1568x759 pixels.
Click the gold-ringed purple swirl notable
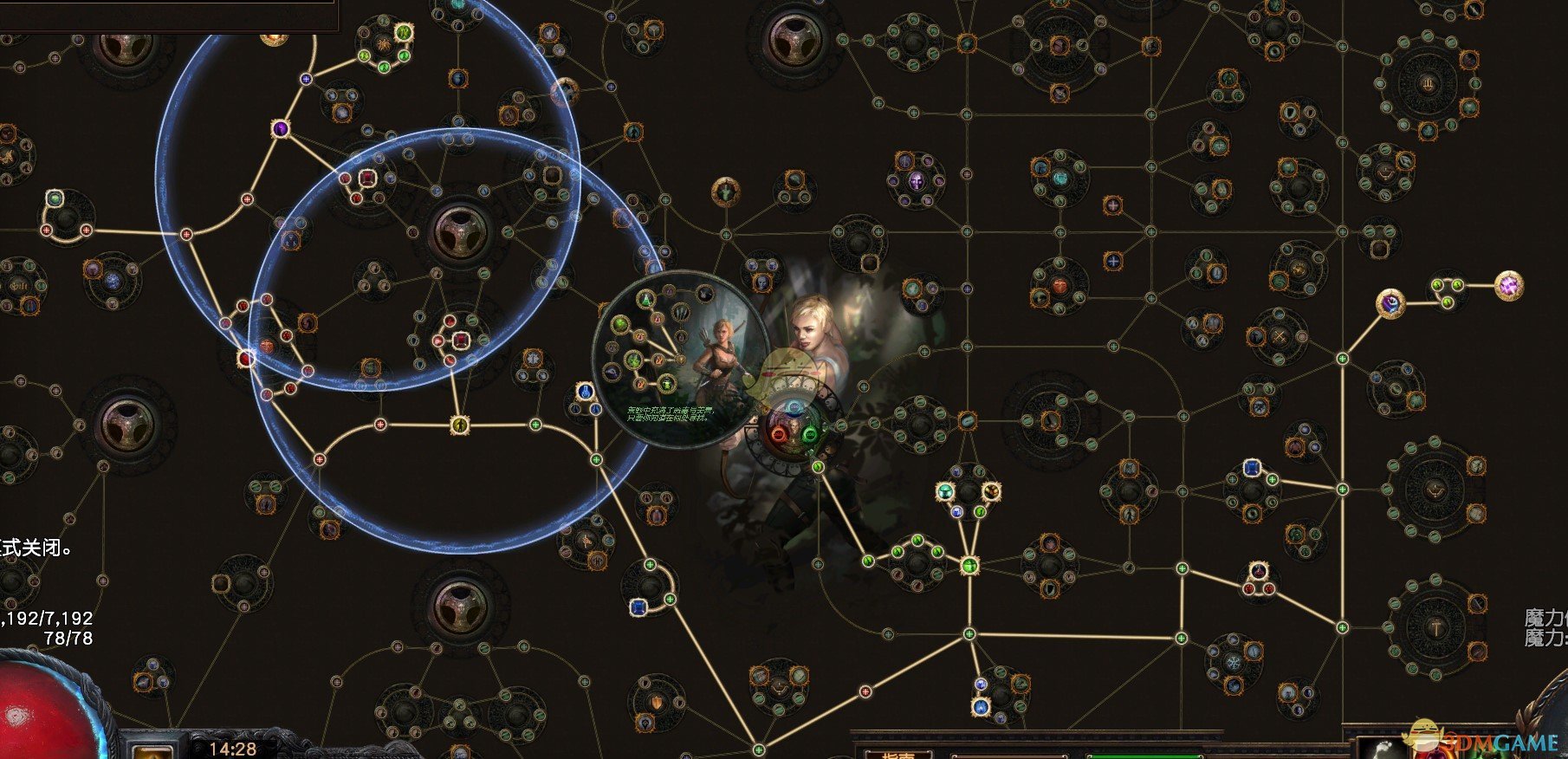[1390, 303]
